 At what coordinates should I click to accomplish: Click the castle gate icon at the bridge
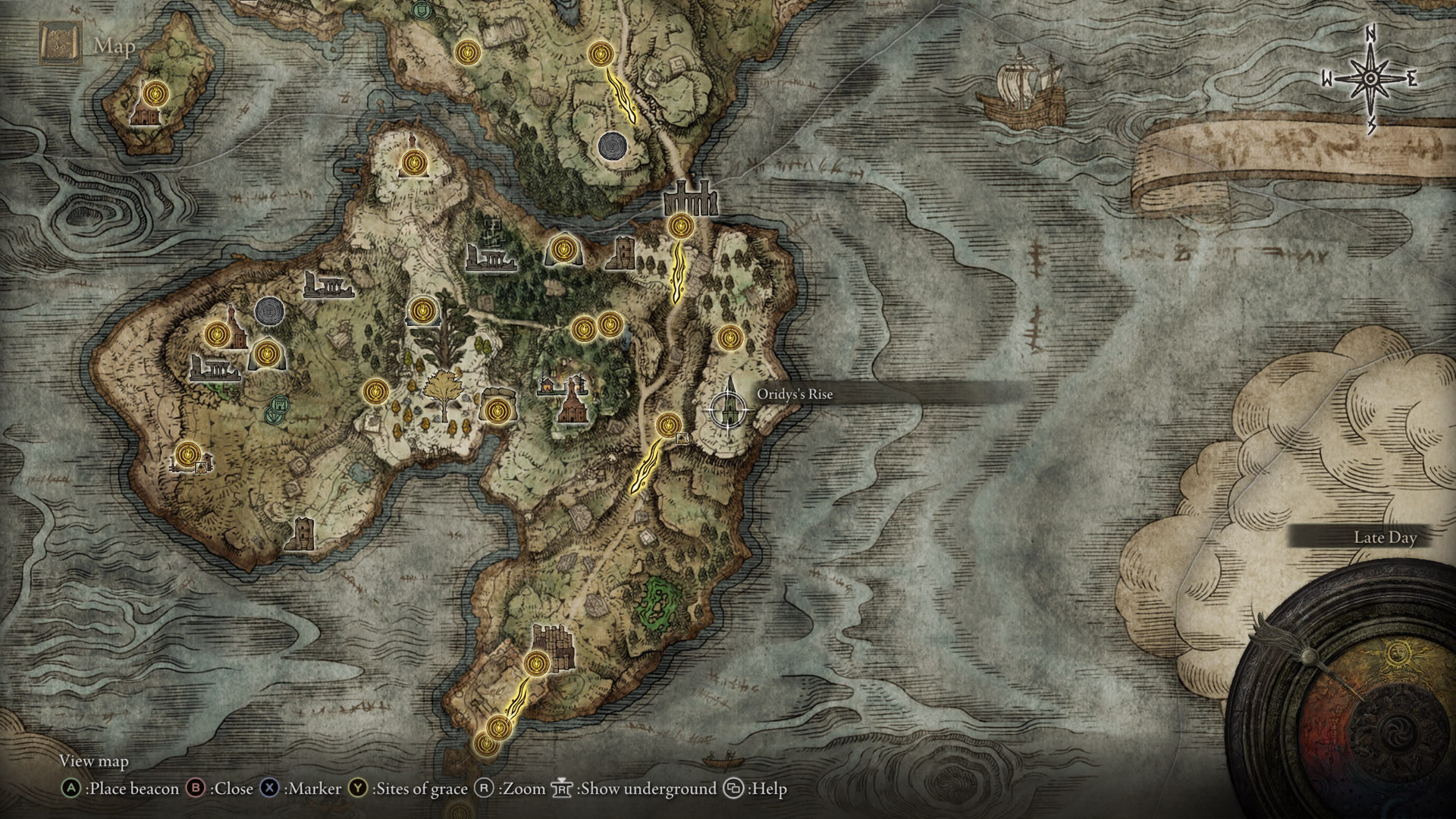point(689,201)
